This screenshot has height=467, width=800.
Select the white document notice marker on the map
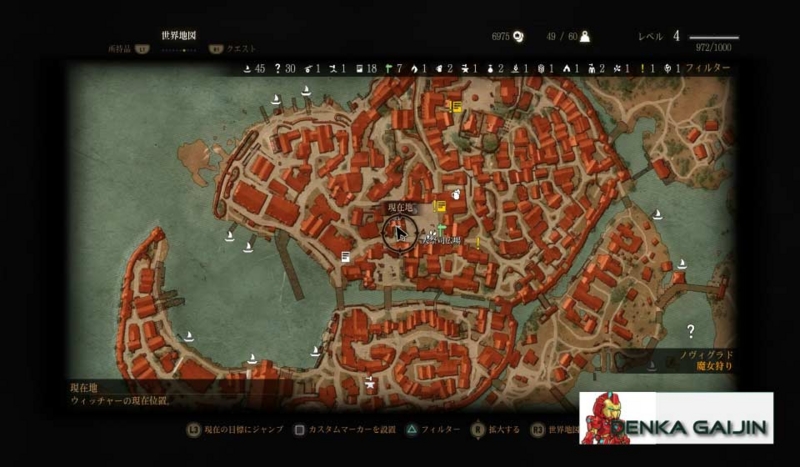[345, 257]
